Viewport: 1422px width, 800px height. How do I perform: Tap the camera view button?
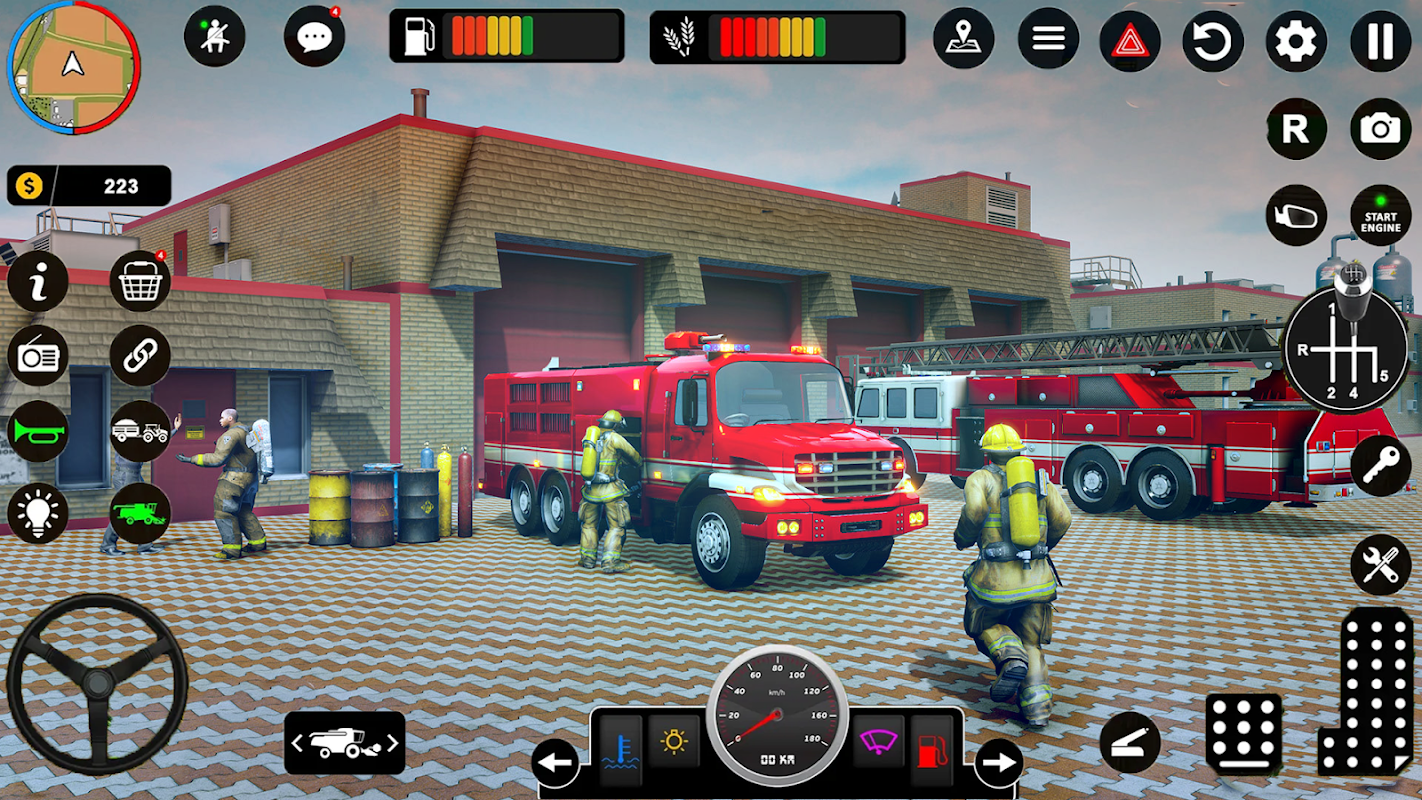1381,128
